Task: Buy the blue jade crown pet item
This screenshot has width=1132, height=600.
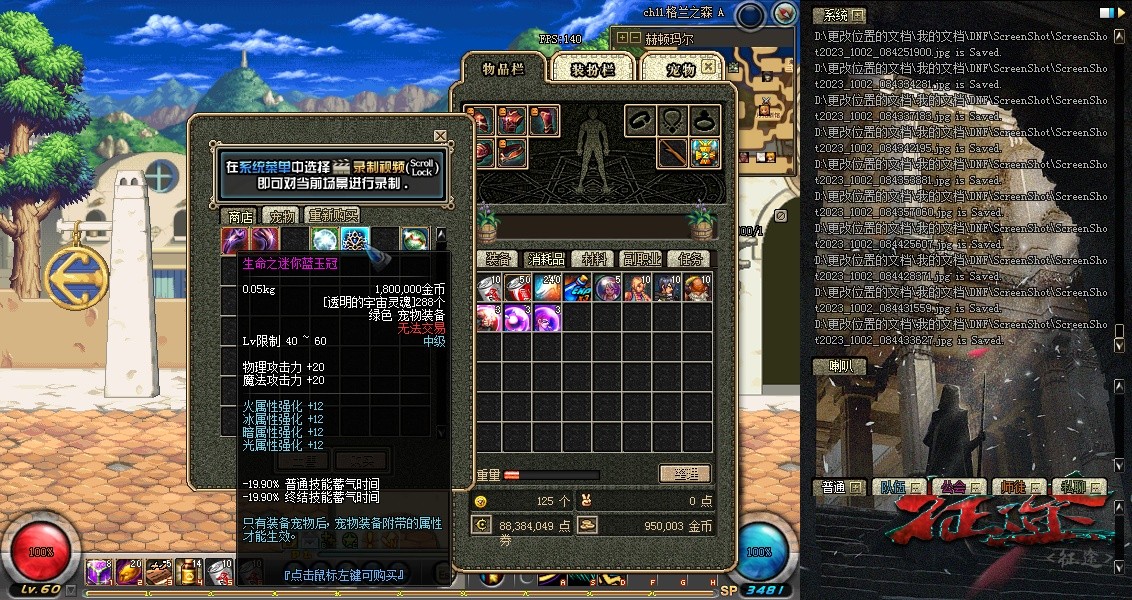Action: (356, 240)
